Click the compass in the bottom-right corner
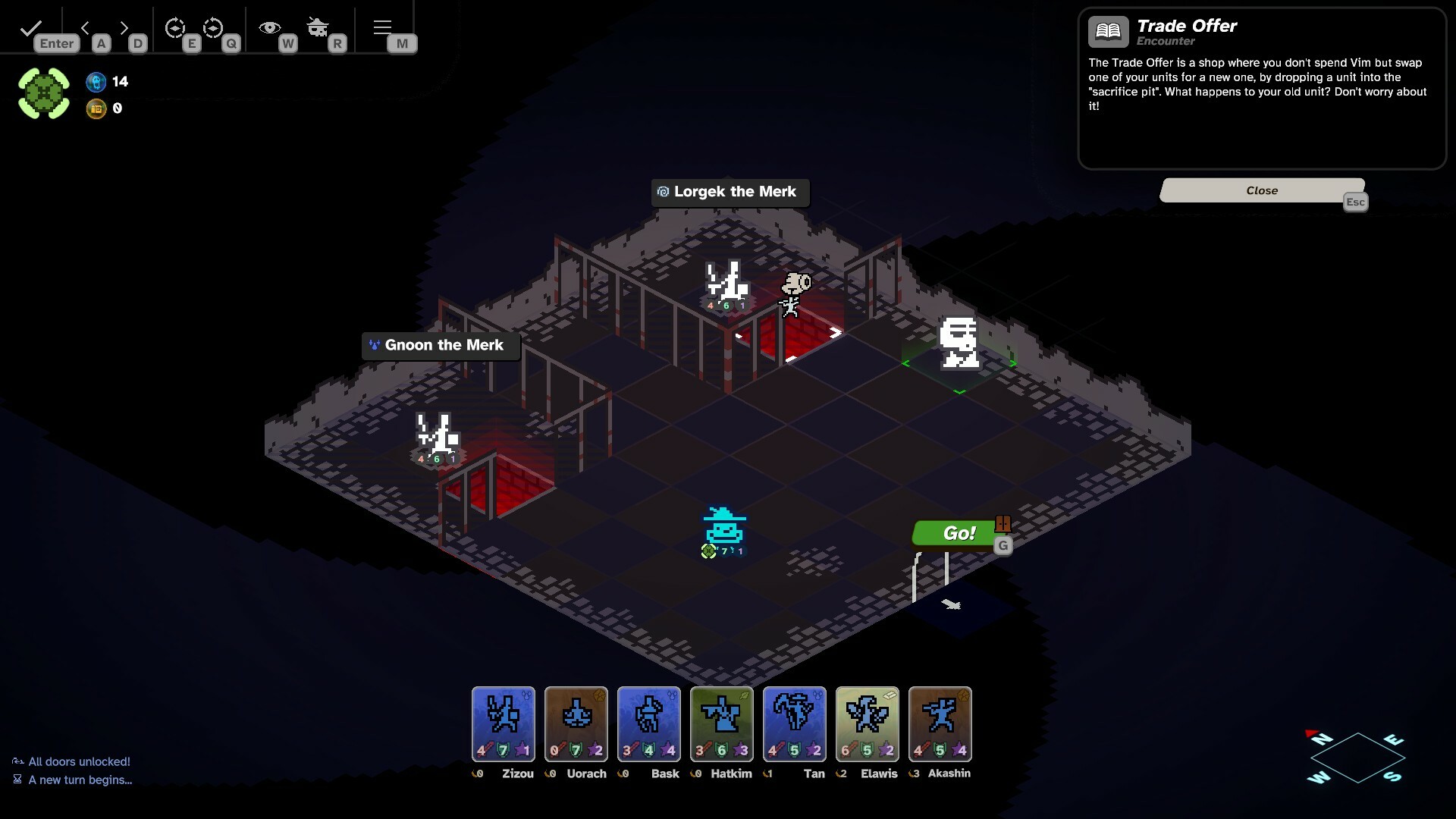The width and height of the screenshot is (1456, 819). (1357, 758)
